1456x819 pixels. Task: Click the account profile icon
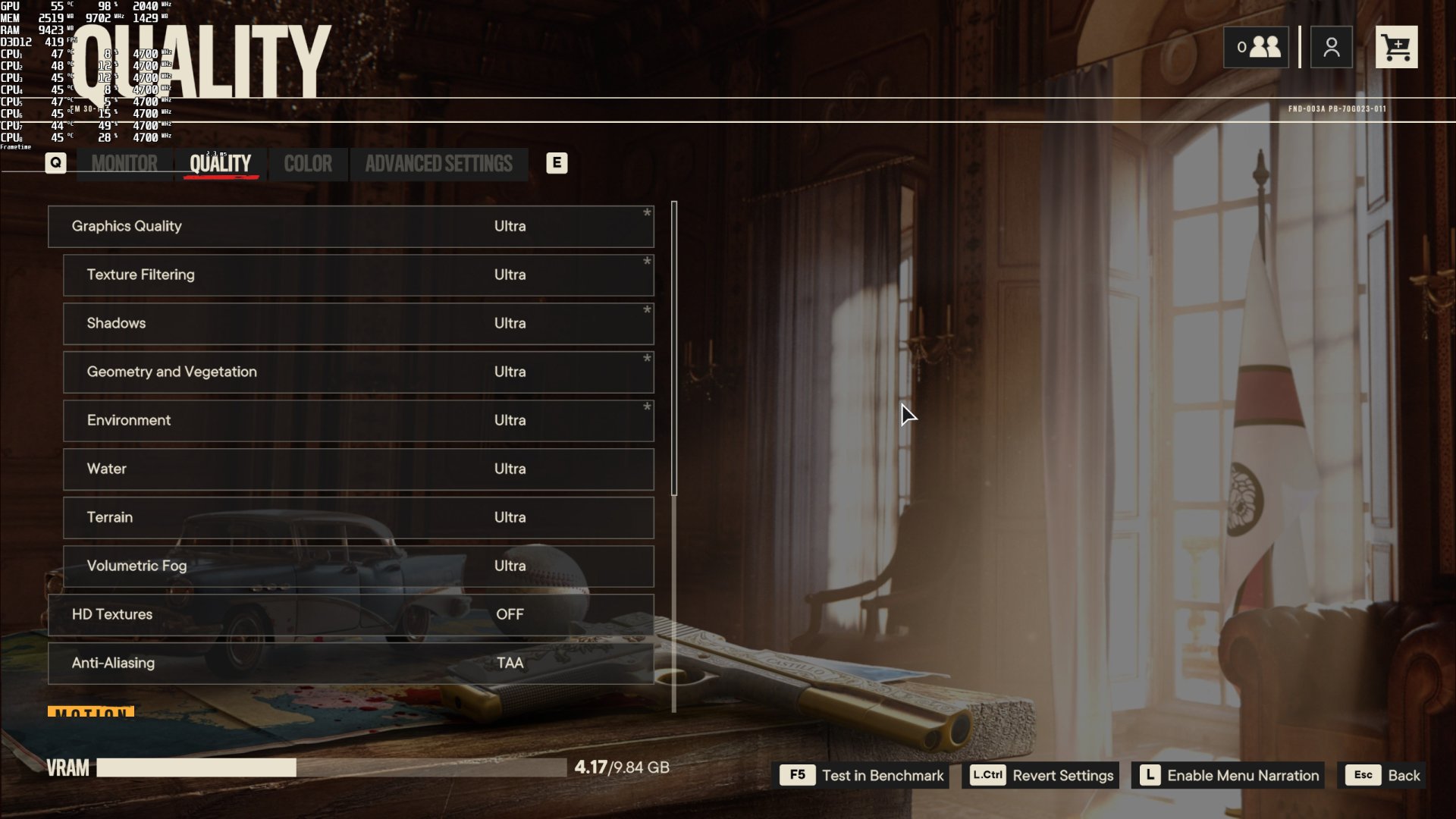[x=1331, y=46]
